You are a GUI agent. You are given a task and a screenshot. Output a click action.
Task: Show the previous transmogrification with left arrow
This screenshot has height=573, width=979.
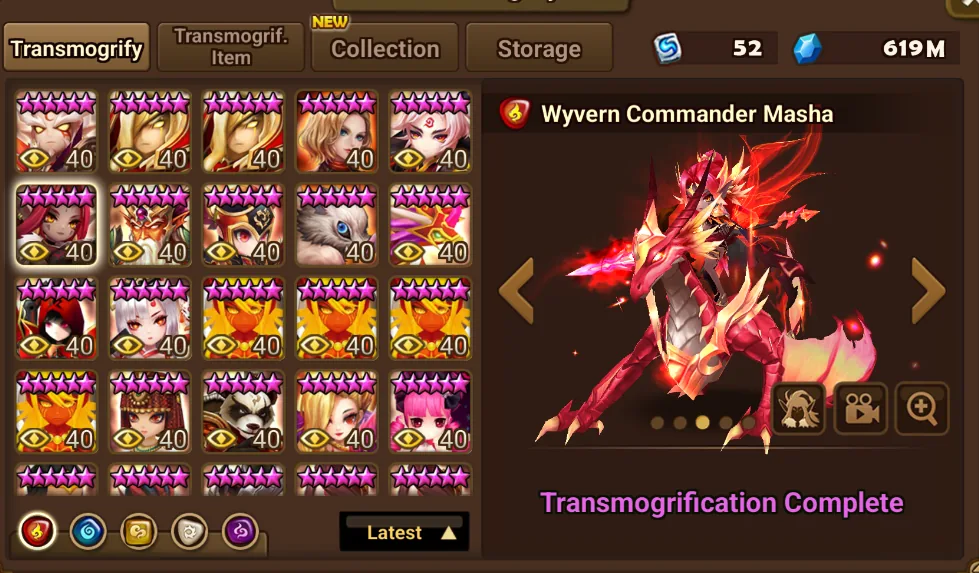click(x=516, y=290)
